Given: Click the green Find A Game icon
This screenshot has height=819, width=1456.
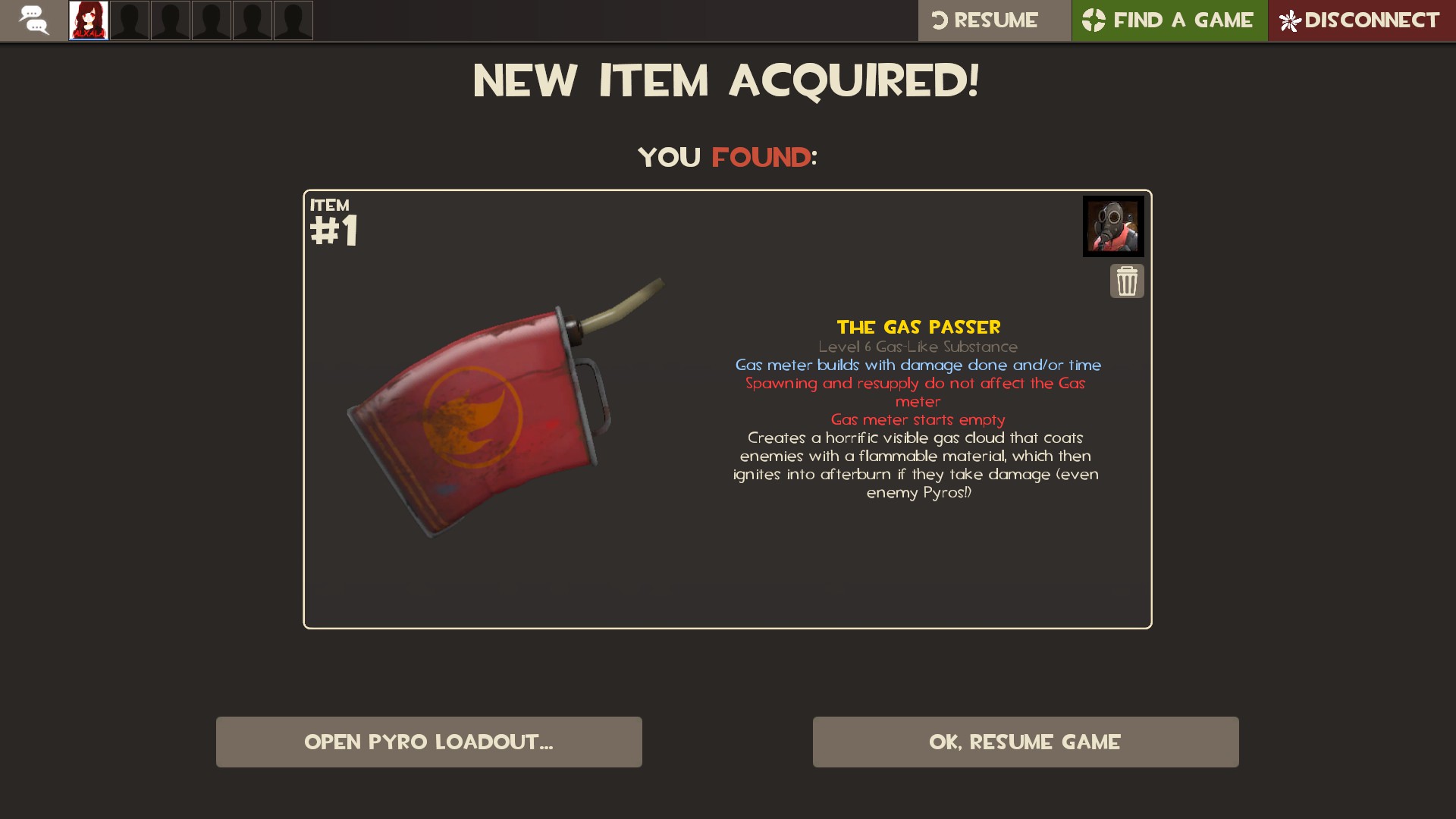Looking at the screenshot, I should tap(1093, 20).
